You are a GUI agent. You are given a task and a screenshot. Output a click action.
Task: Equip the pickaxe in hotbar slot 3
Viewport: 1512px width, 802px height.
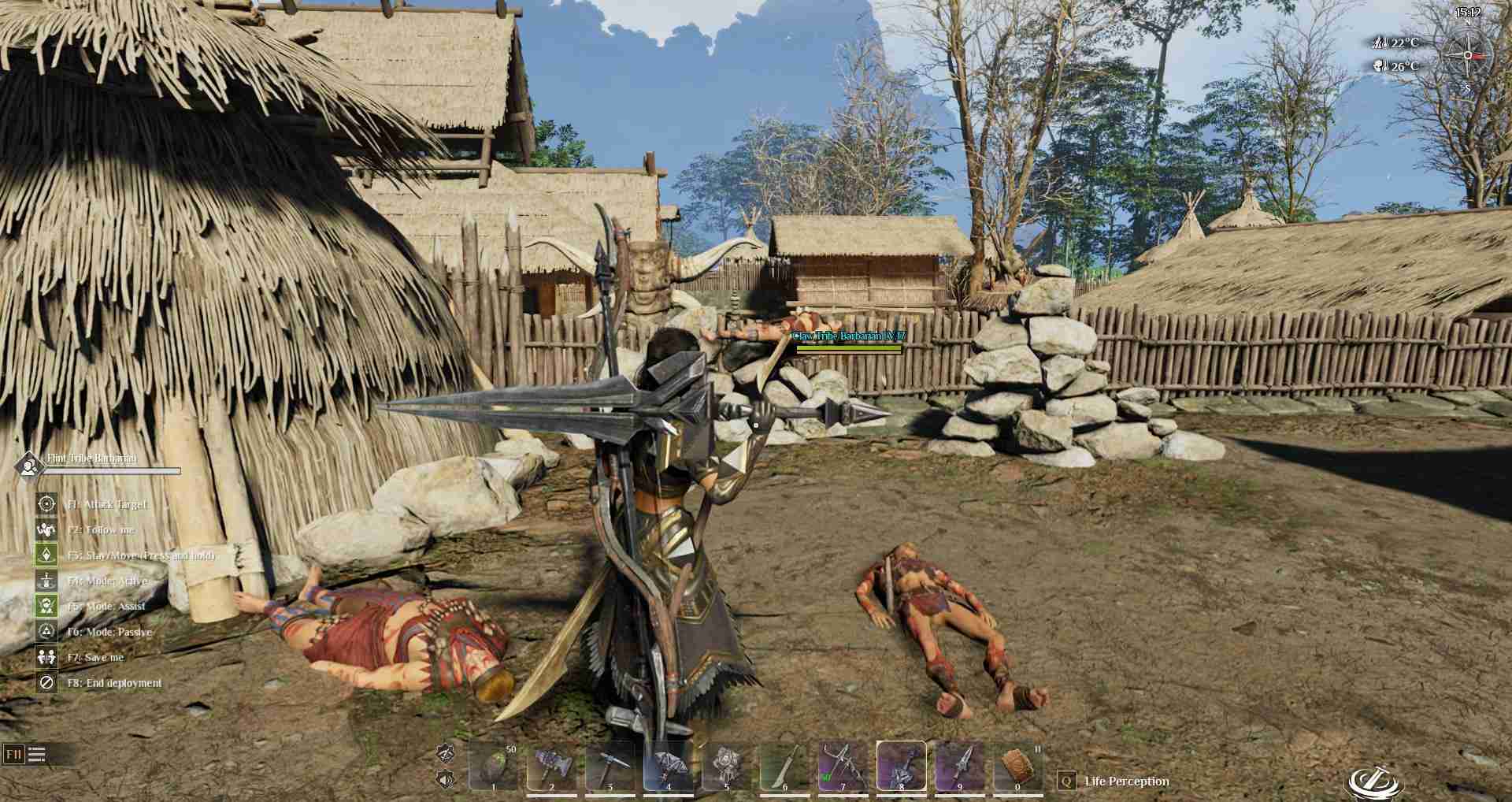tap(610, 765)
